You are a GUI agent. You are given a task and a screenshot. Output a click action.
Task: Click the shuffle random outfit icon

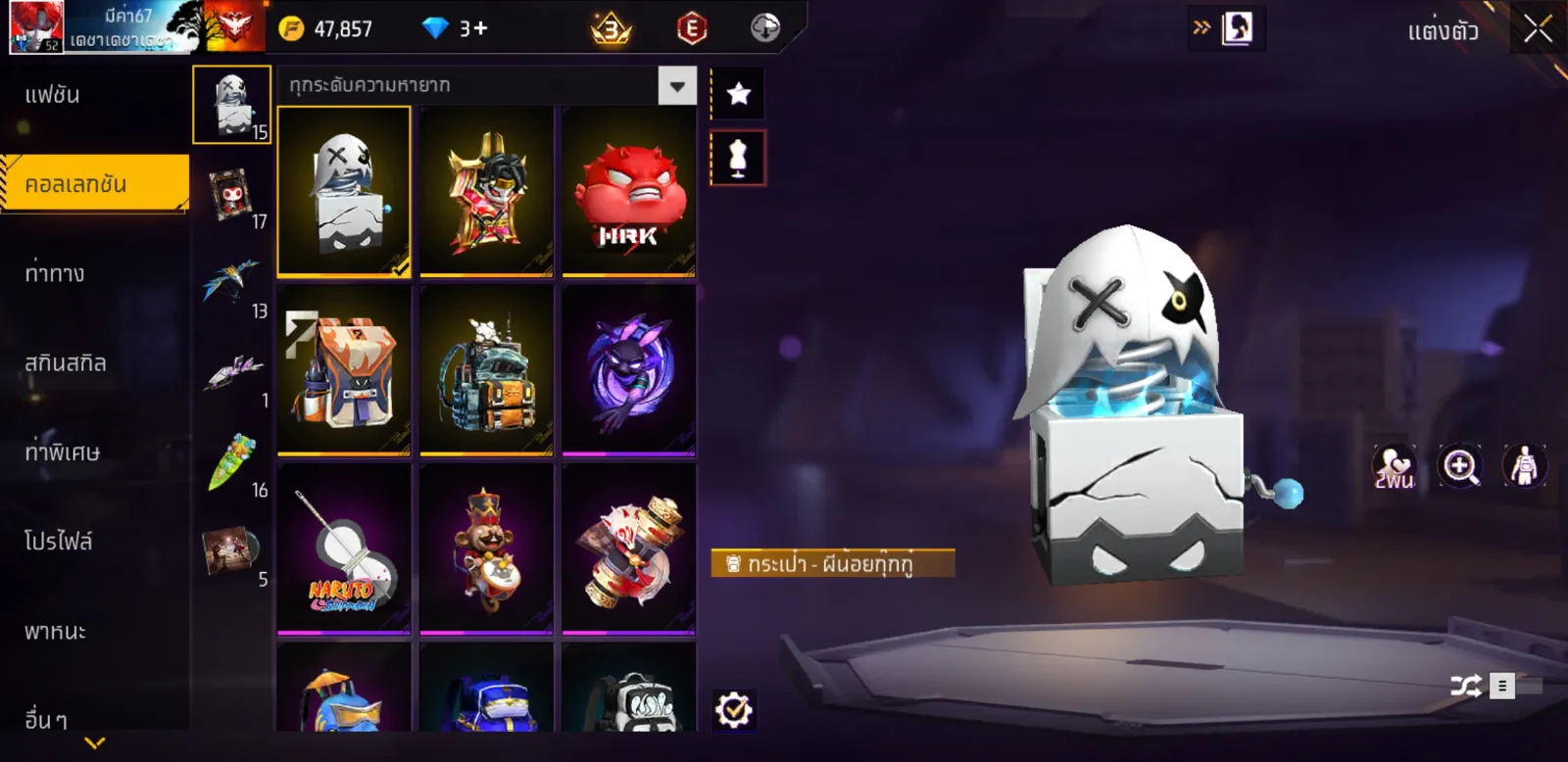(x=1466, y=686)
